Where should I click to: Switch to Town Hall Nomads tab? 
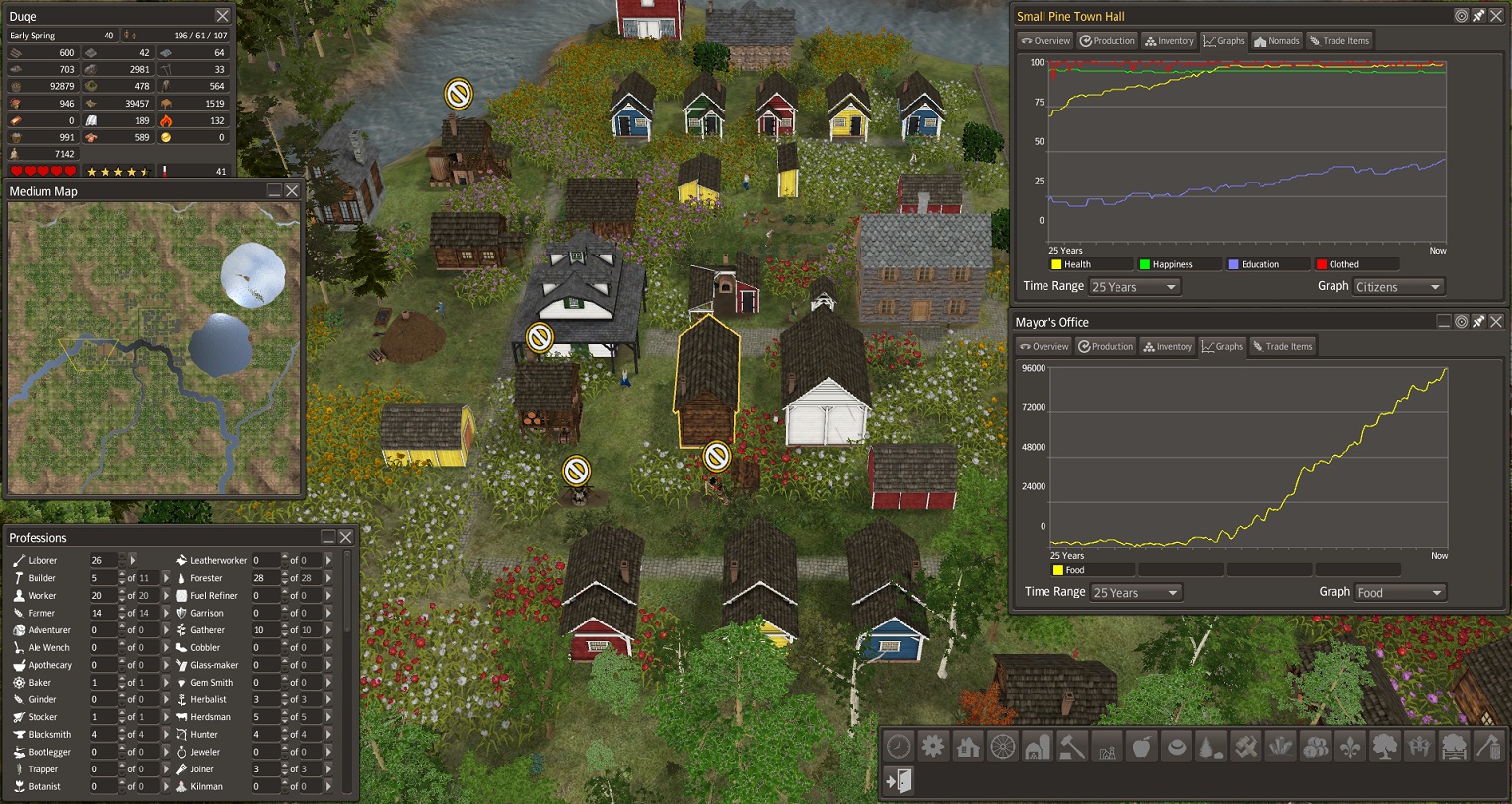pyautogui.click(x=1276, y=41)
